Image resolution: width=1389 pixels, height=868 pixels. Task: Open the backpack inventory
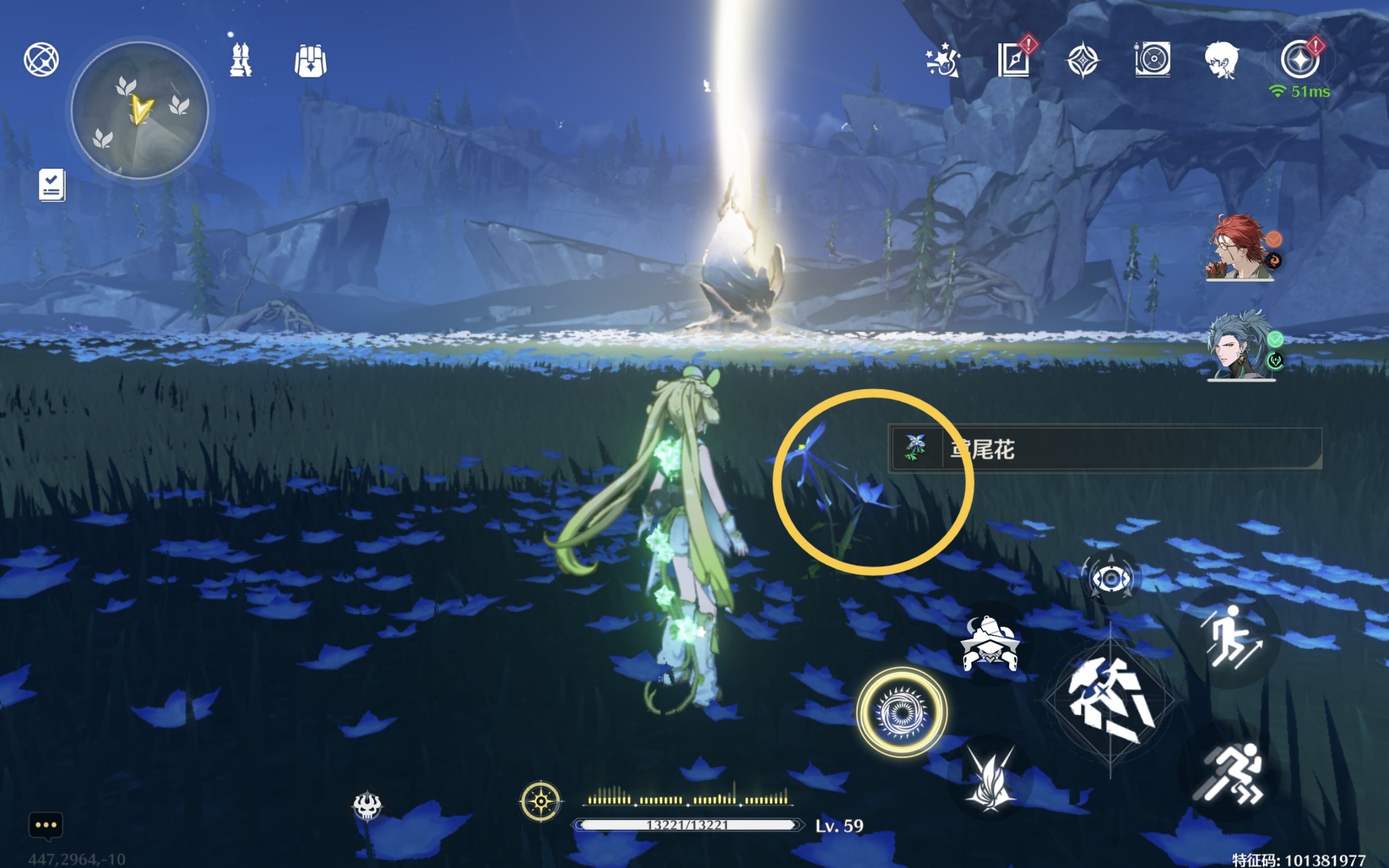tap(310, 61)
